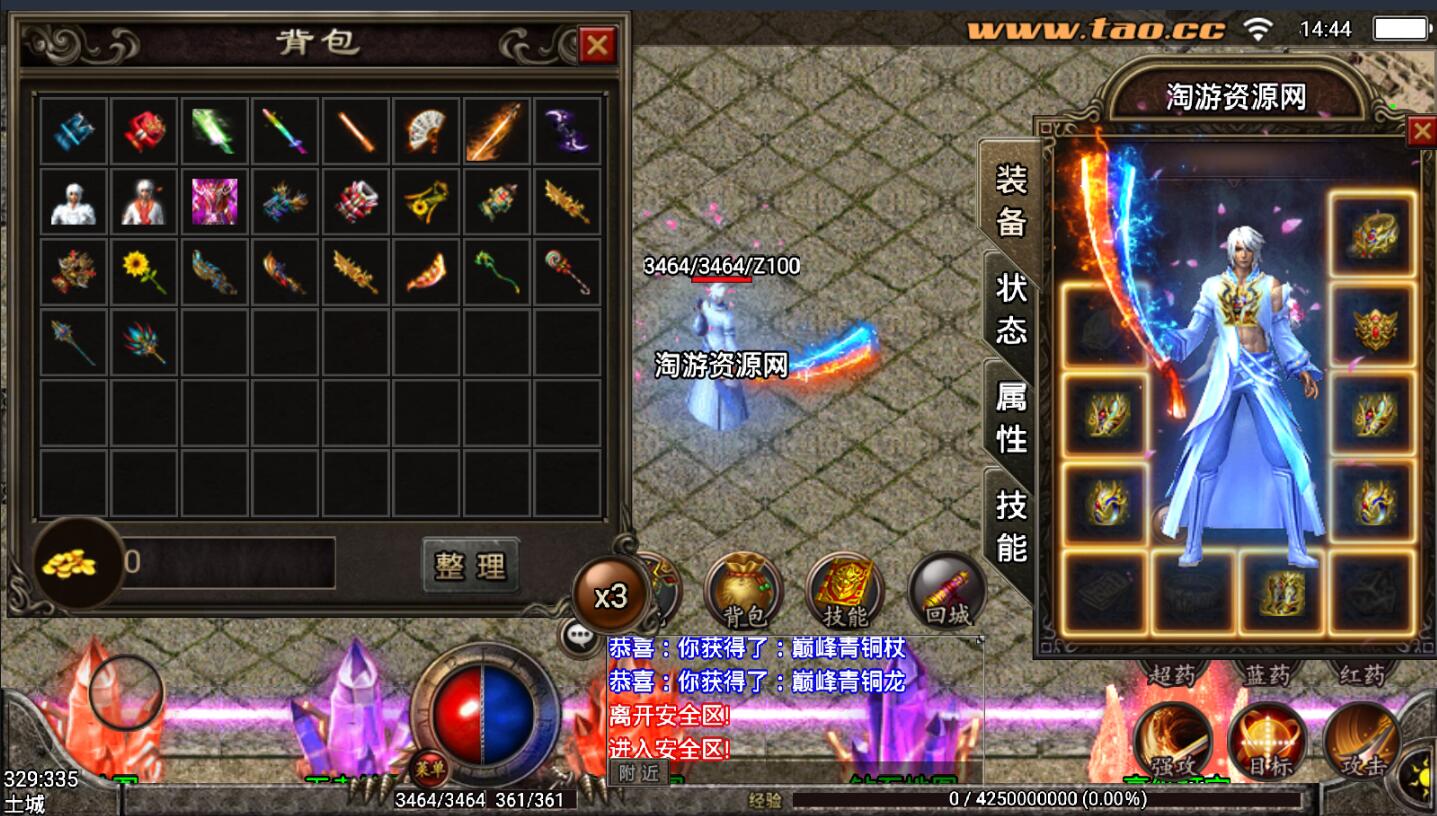Switch to the 技能 skills tab
The height and width of the screenshot is (816, 1437).
click(1011, 525)
